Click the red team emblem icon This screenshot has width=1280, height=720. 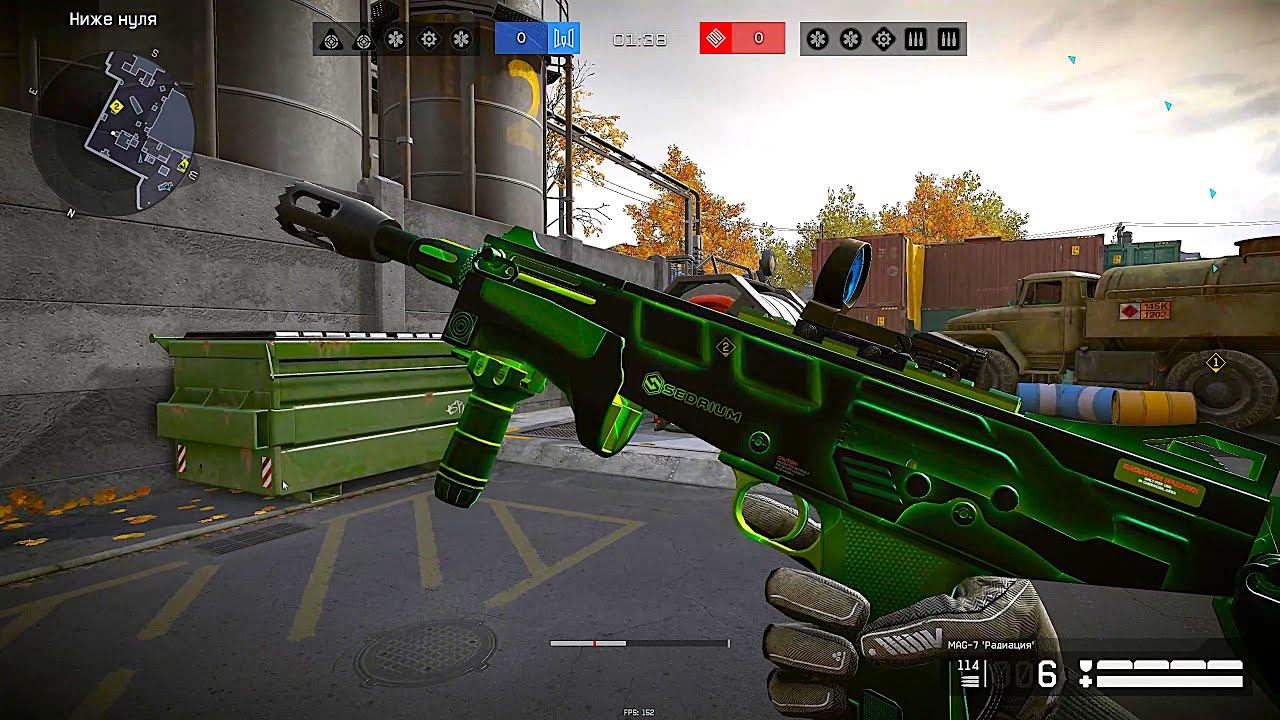(716, 39)
